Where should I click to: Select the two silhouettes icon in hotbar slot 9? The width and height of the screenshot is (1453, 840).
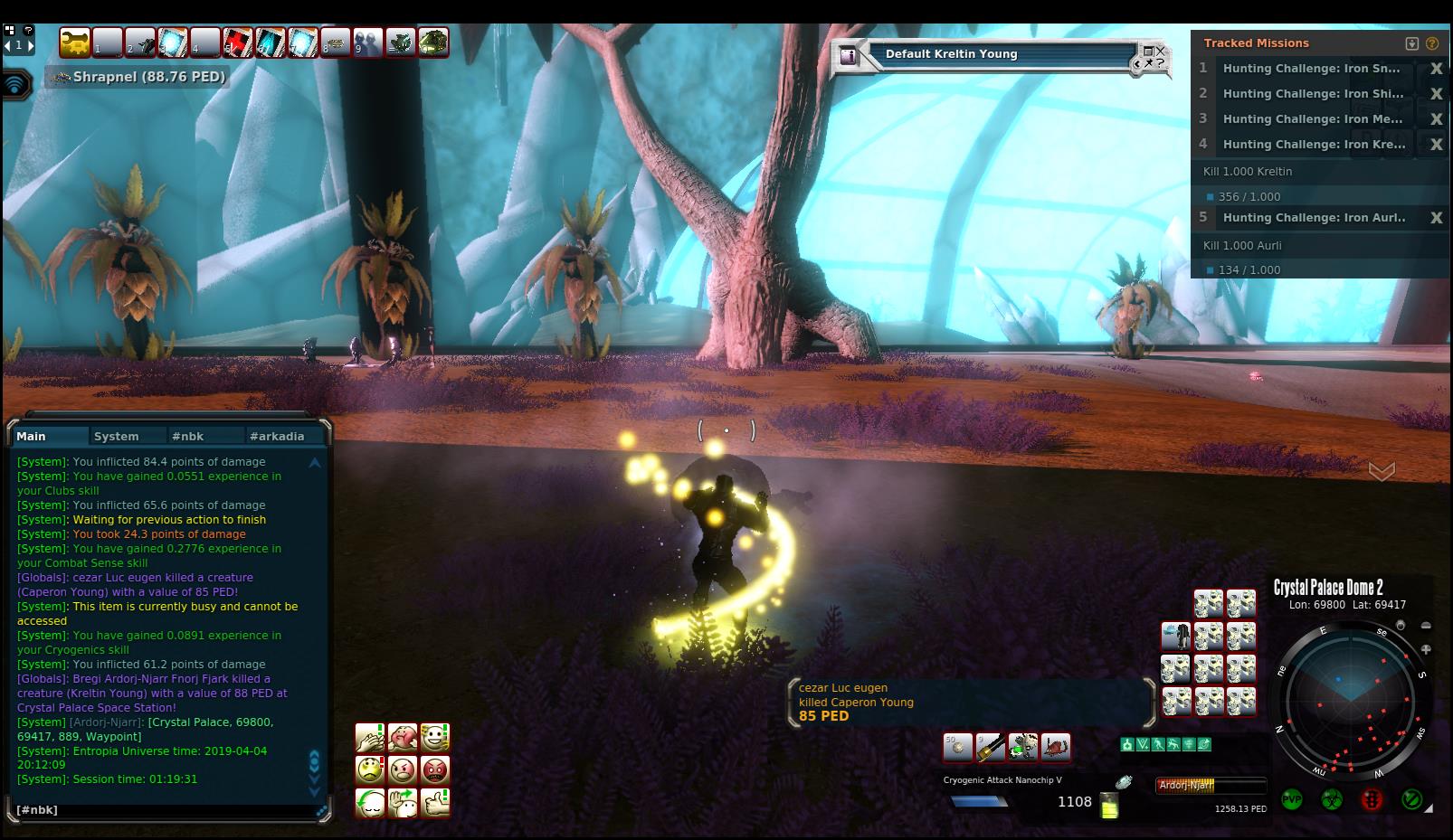pos(367,42)
